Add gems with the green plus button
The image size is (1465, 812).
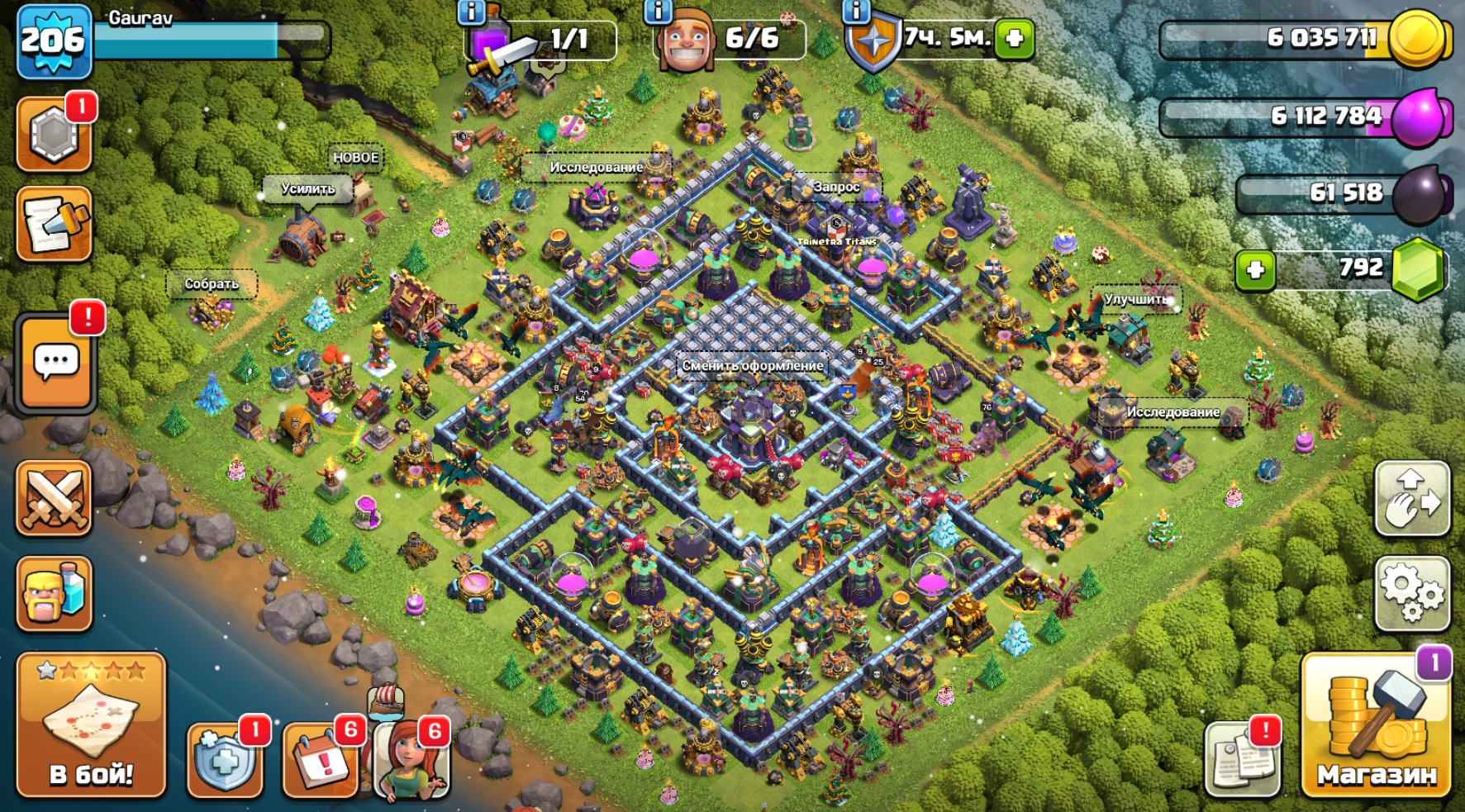tap(1255, 270)
